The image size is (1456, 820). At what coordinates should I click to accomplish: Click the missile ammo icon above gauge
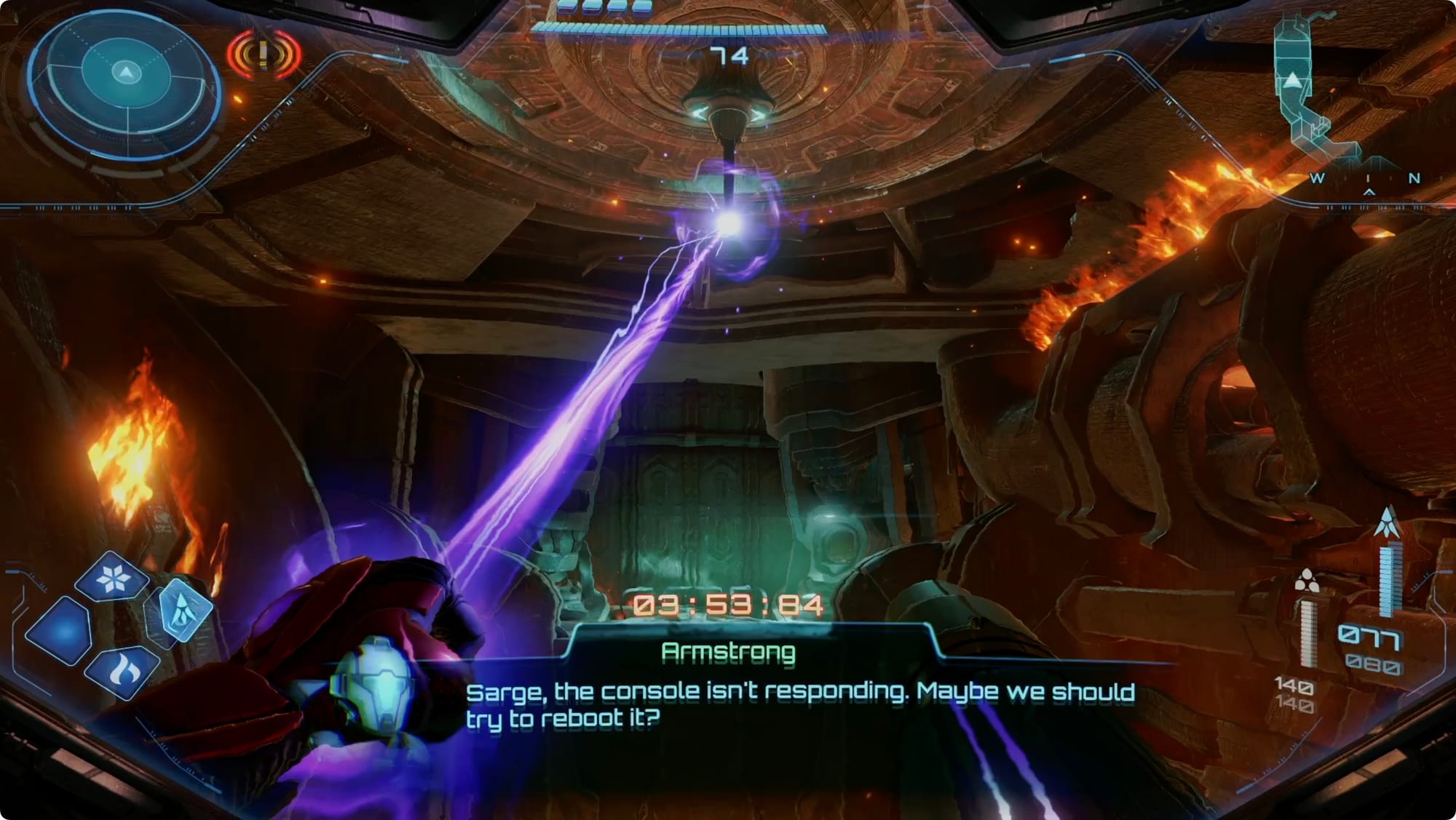click(x=1388, y=522)
